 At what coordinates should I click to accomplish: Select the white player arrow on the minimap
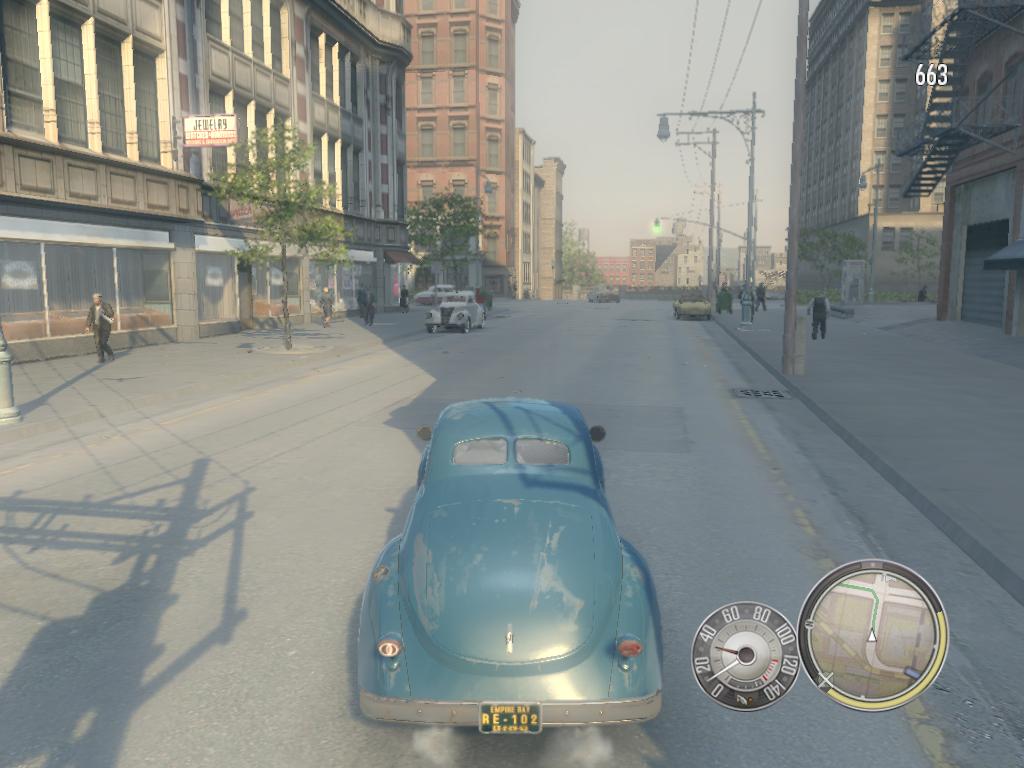872,636
